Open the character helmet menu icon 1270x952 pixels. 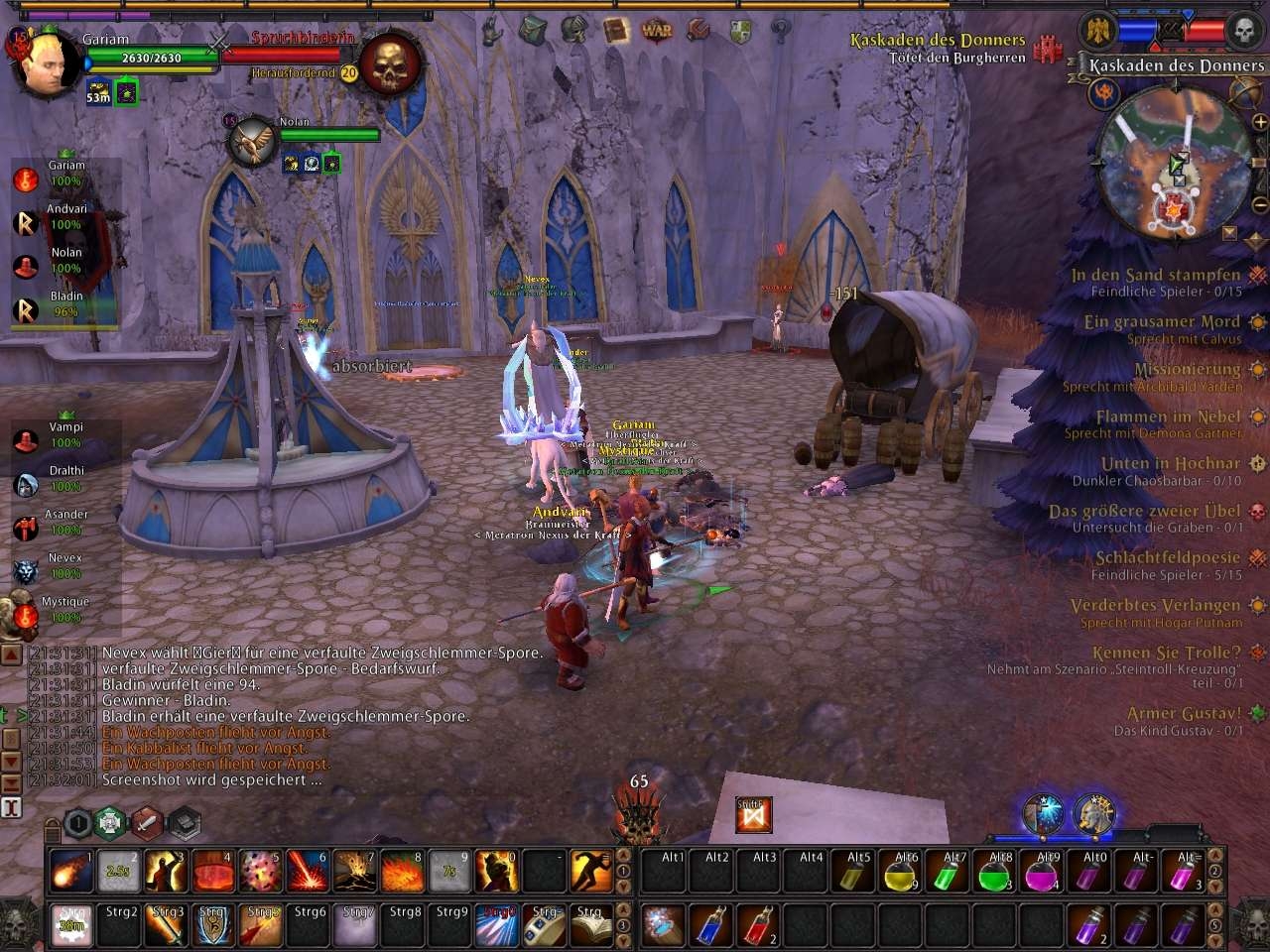pyautogui.click(x=574, y=30)
